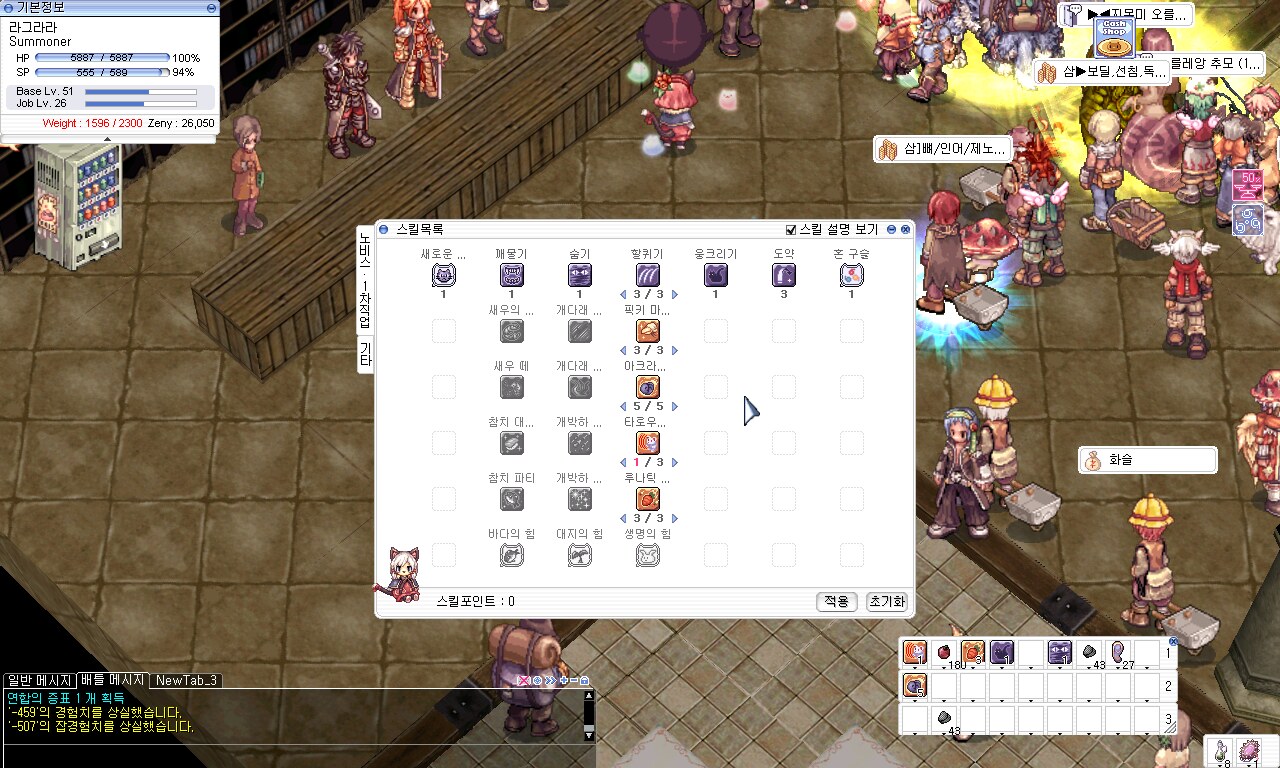Select the 루나틱 carrot skill icon

(647, 499)
